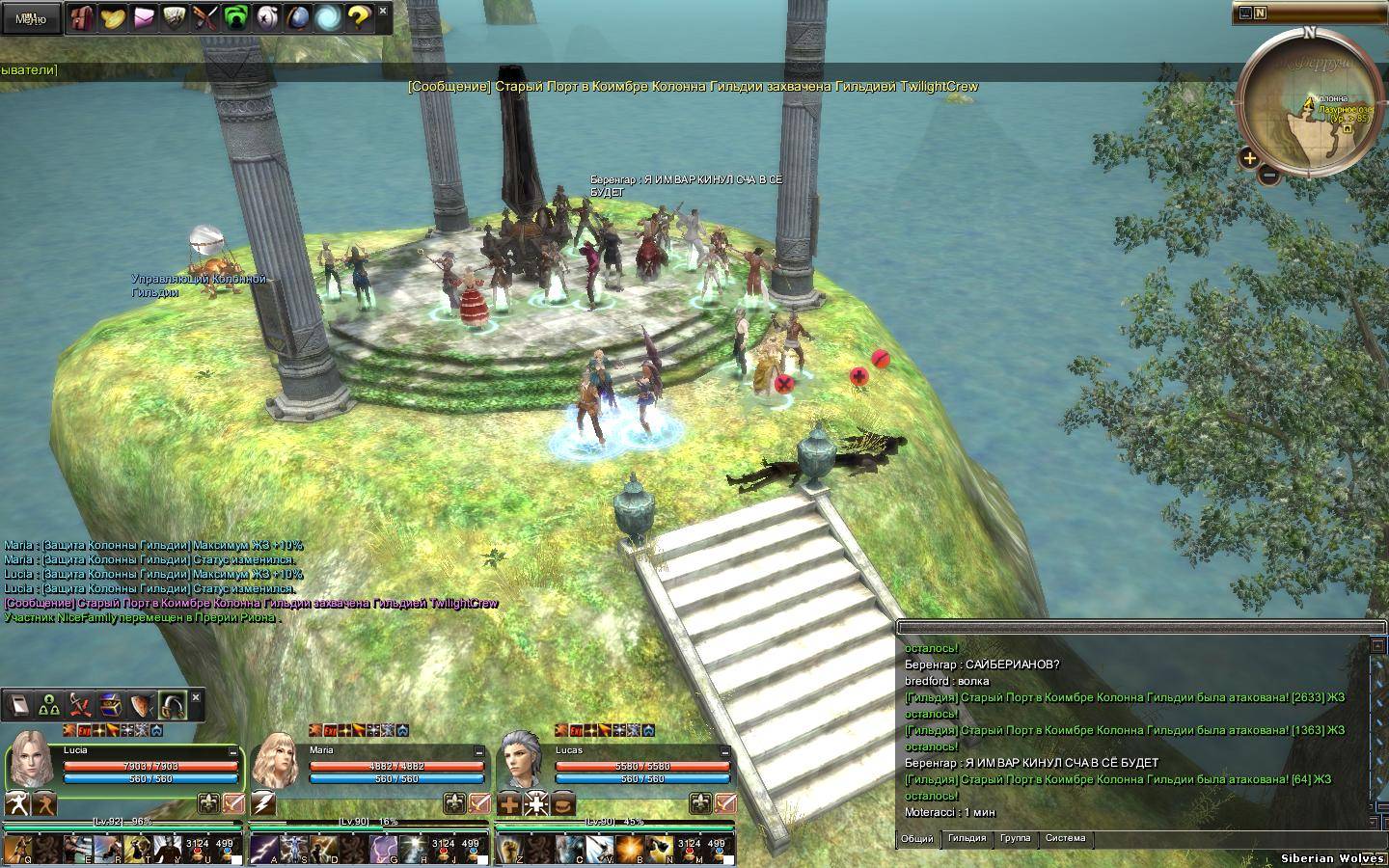Open the Меню button
Screen dimensions: 1389x868
pos(30,18)
